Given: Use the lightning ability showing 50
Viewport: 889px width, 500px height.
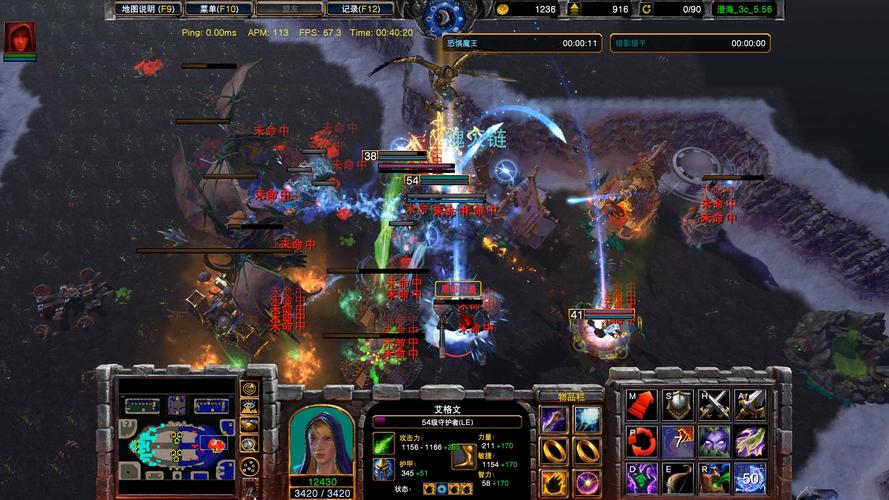Looking at the screenshot, I should click(750, 477).
